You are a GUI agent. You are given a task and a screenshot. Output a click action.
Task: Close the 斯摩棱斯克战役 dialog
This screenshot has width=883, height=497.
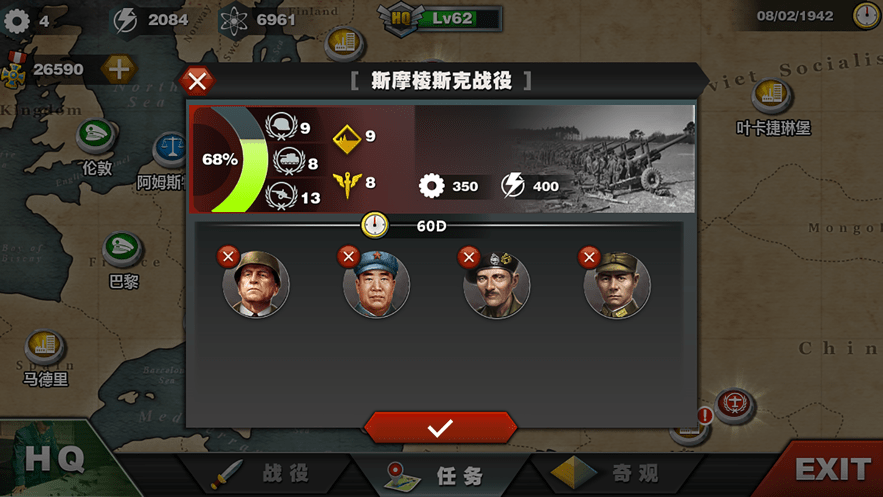point(198,81)
